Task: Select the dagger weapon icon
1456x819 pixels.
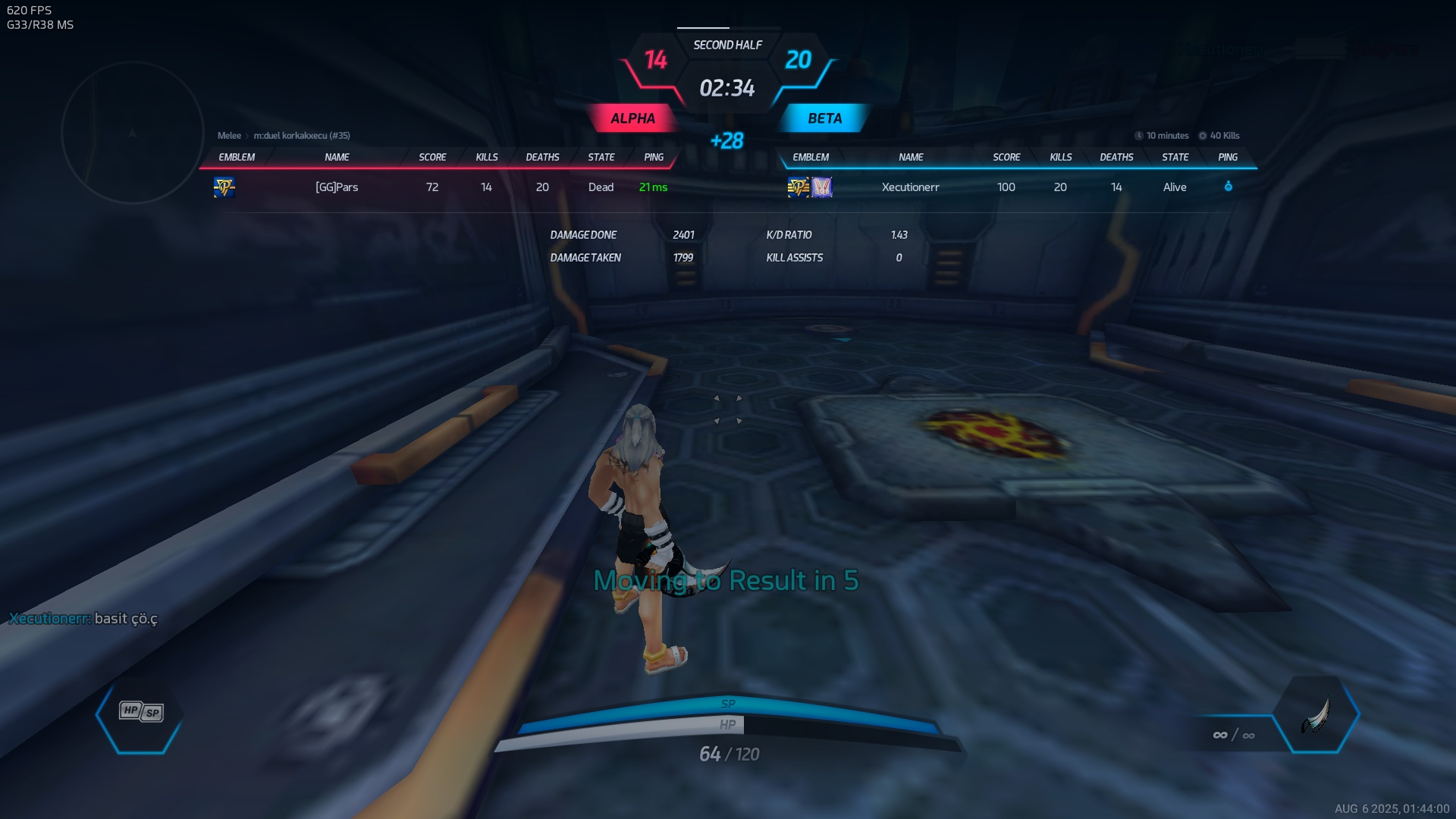Action: pyautogui.click(x=1316, y=715)
